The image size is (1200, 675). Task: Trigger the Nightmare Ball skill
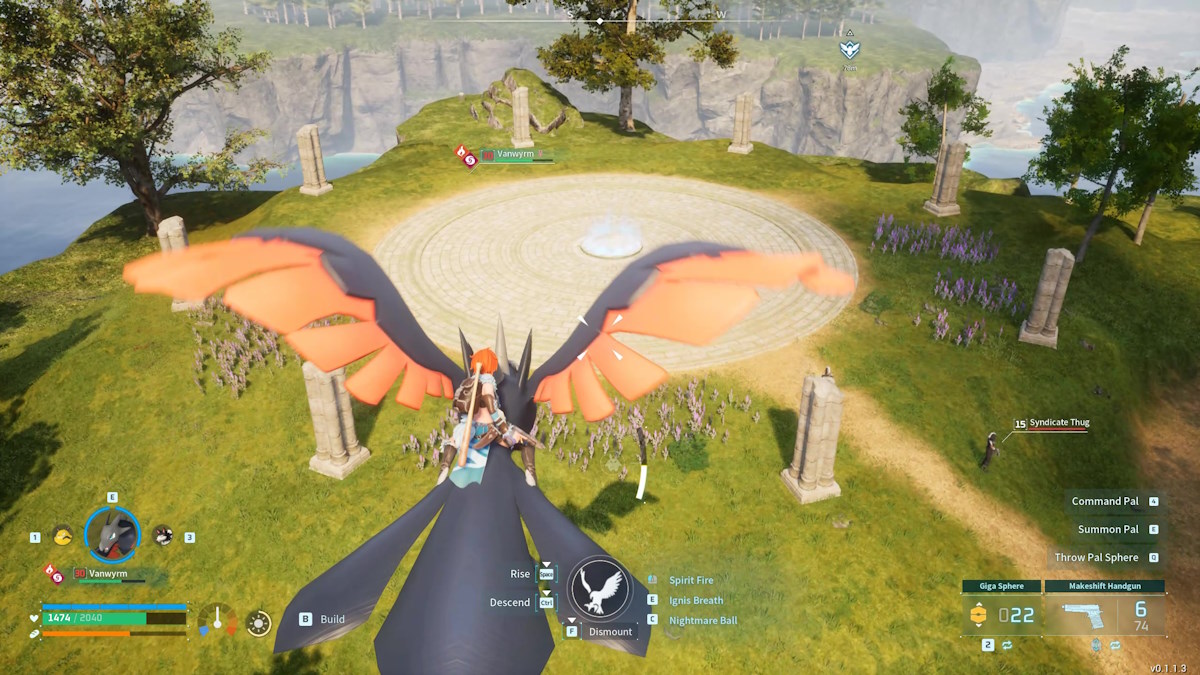702,620
